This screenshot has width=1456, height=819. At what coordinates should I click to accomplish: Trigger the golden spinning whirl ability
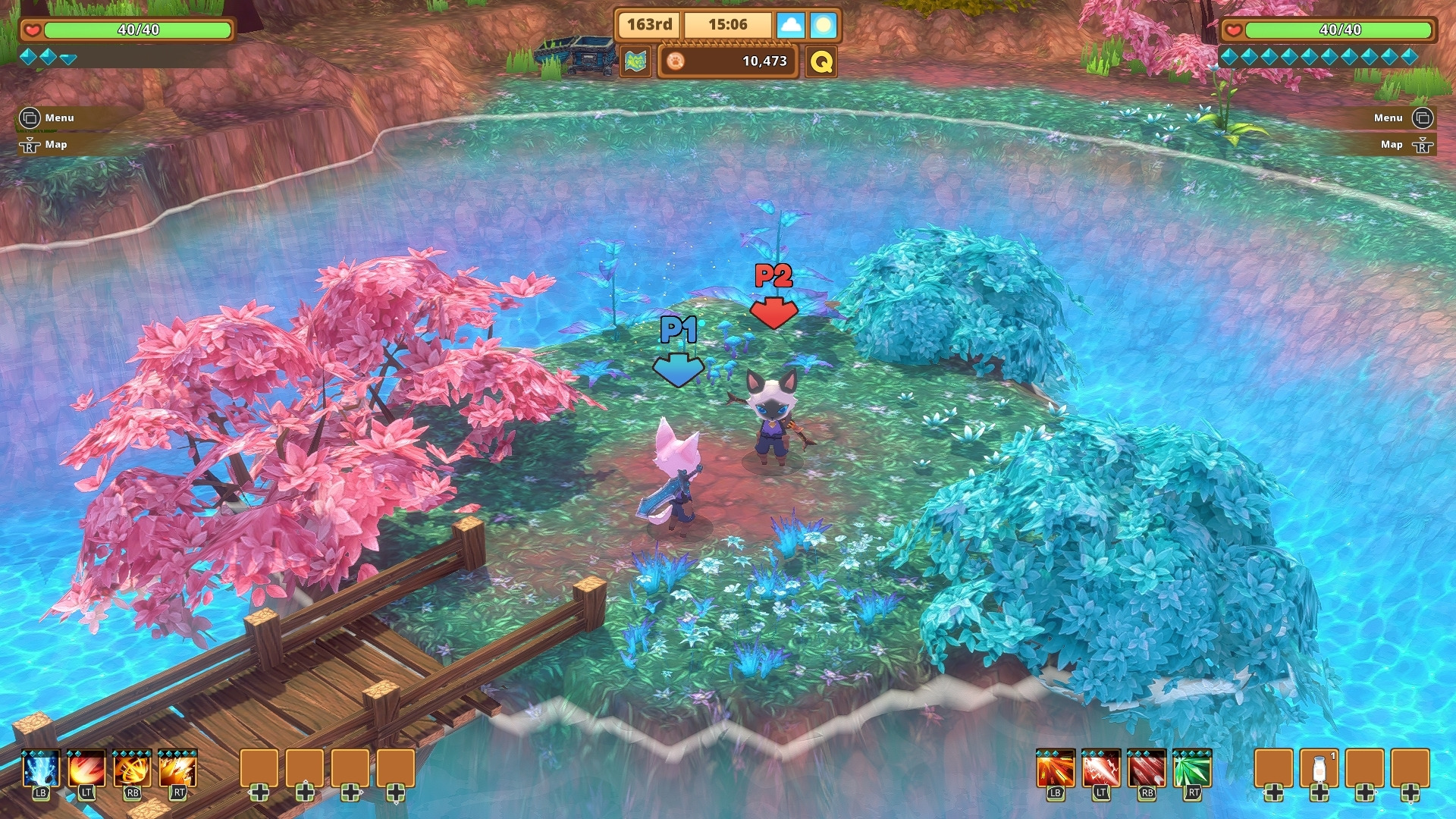[132, 770]
